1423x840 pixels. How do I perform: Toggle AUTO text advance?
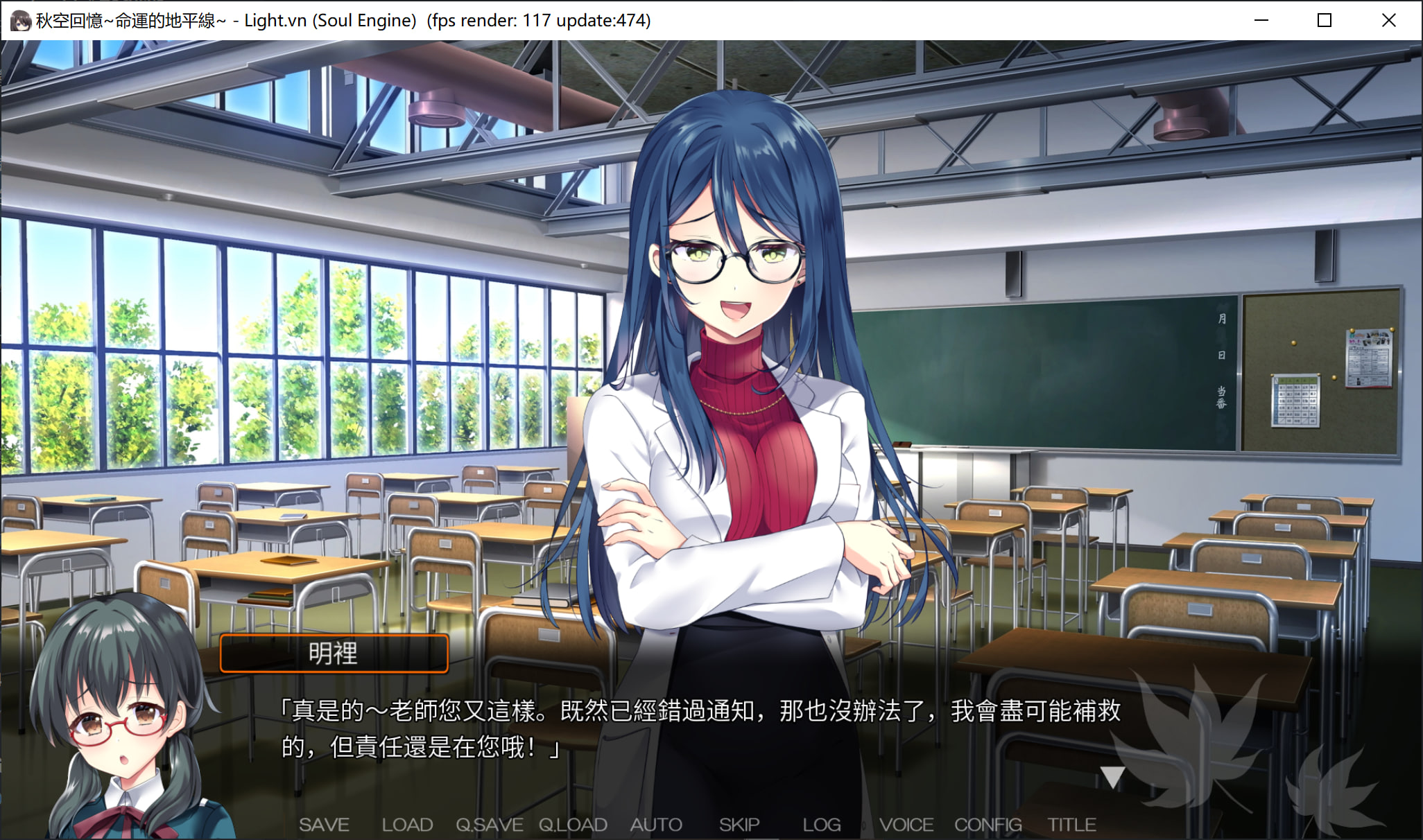pyautogui.click(x=656, y=825)
